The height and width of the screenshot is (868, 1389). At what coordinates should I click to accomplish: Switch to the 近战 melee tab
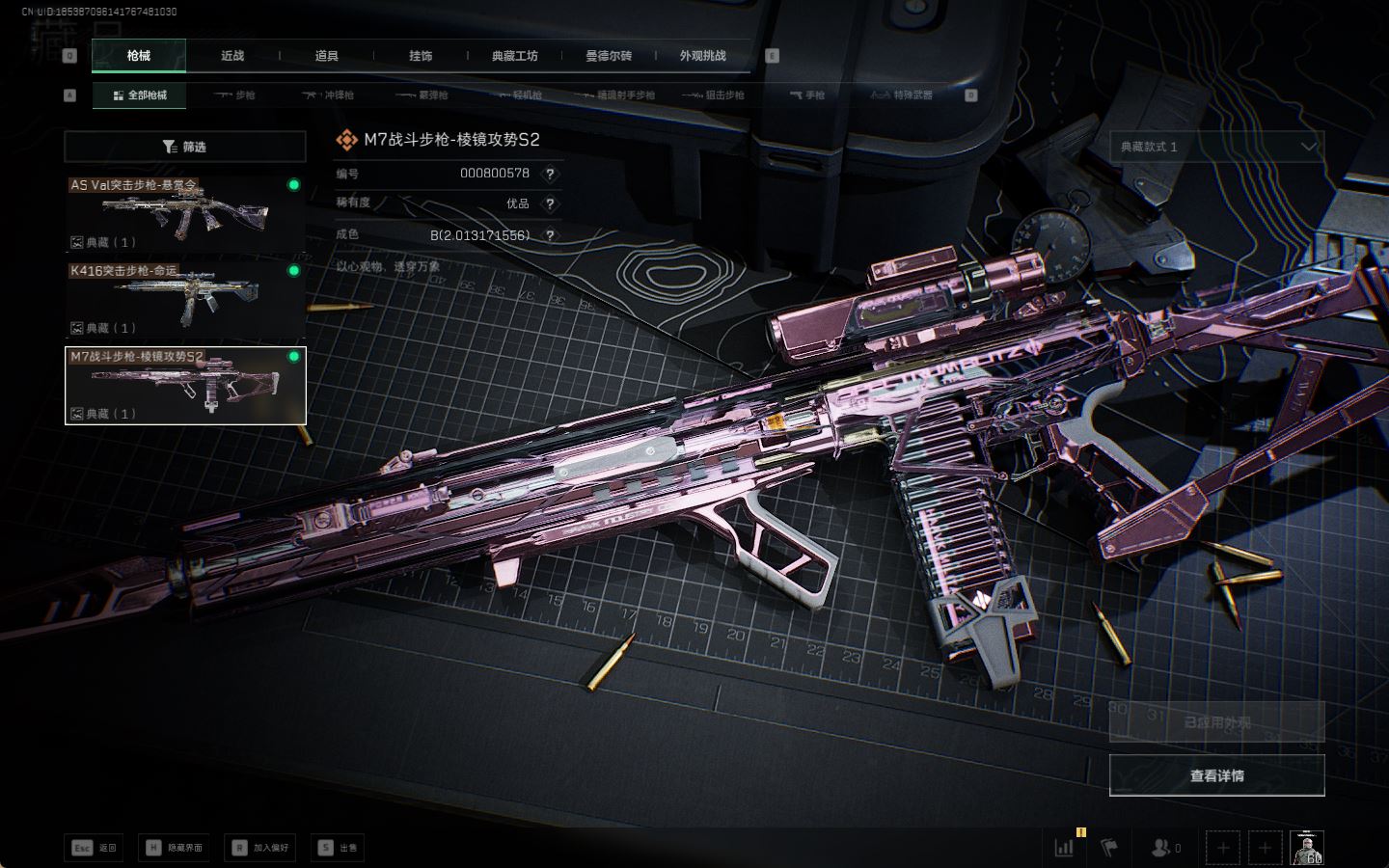[x=232, y=56]
